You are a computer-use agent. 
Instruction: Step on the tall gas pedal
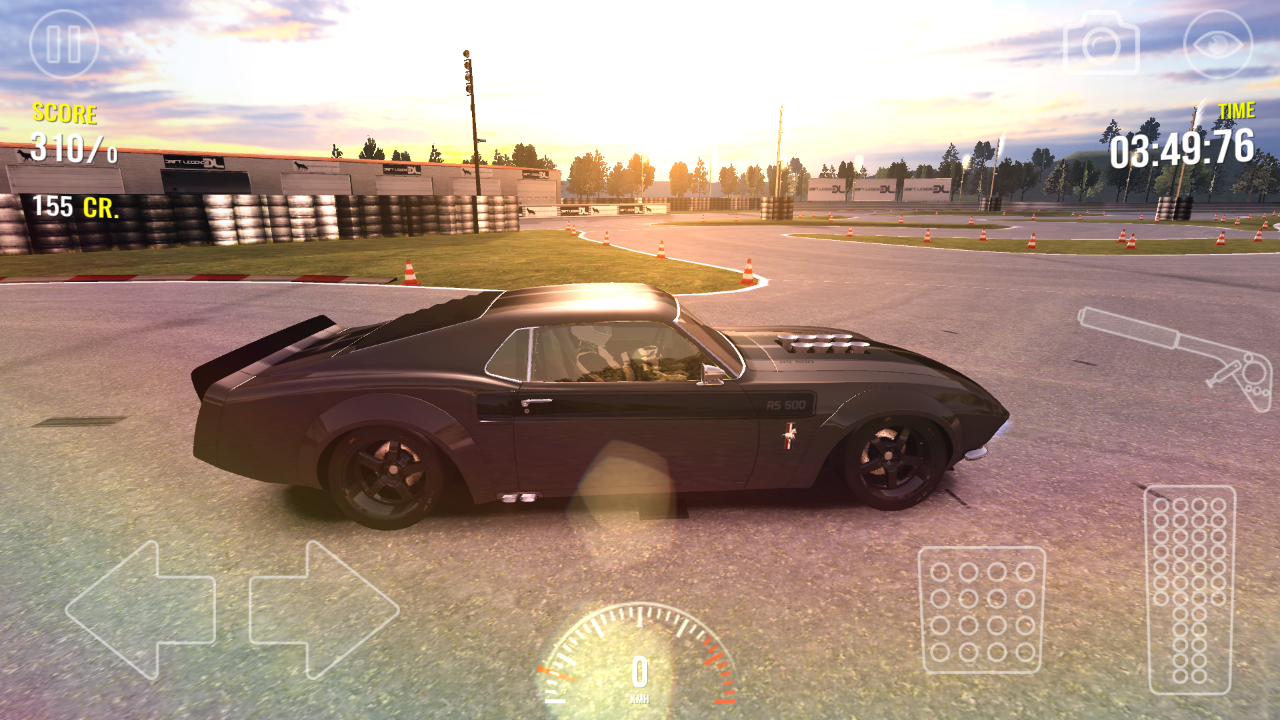(1189, 589)
